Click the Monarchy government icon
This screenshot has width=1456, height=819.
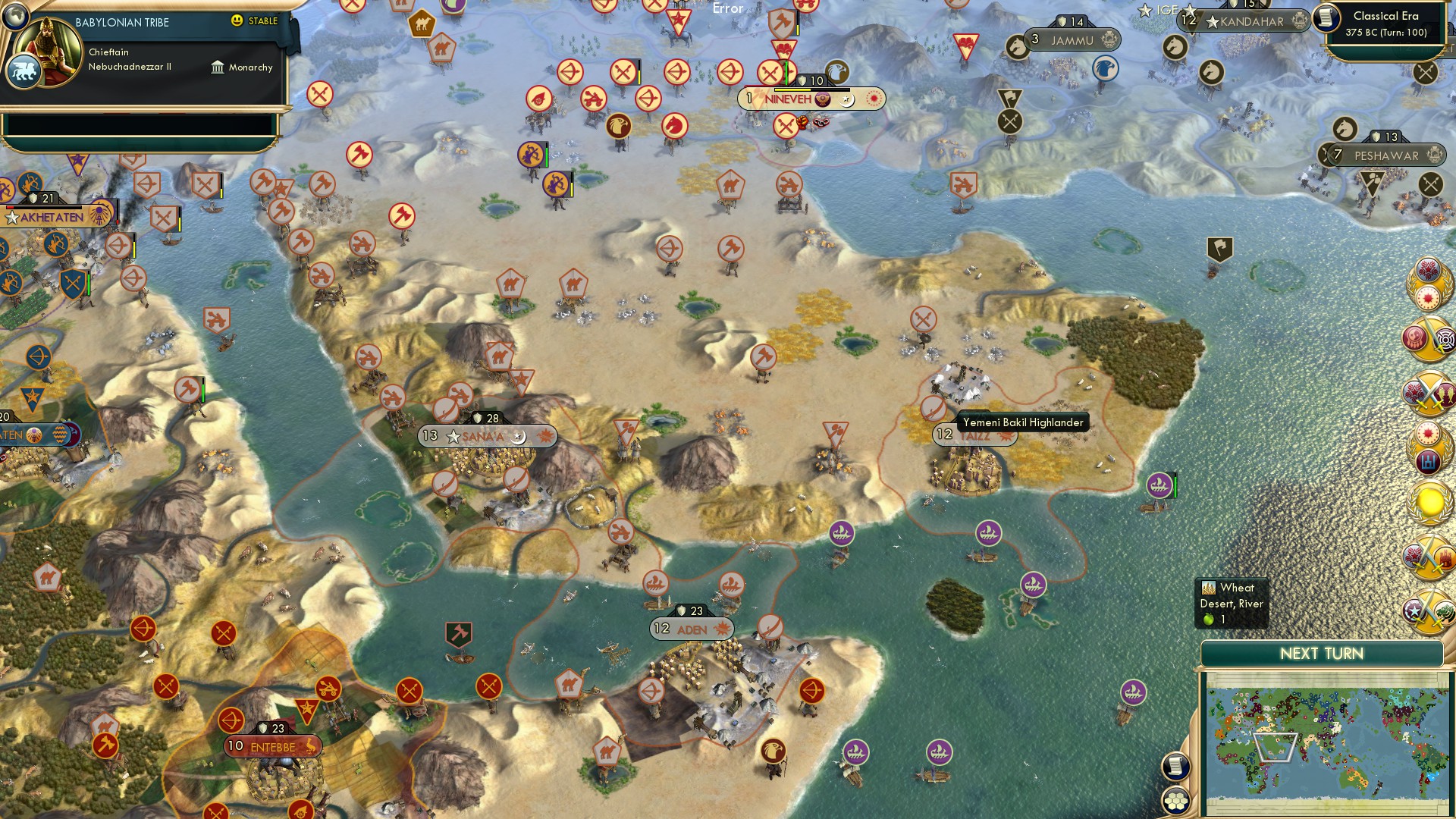click(218, 67)
